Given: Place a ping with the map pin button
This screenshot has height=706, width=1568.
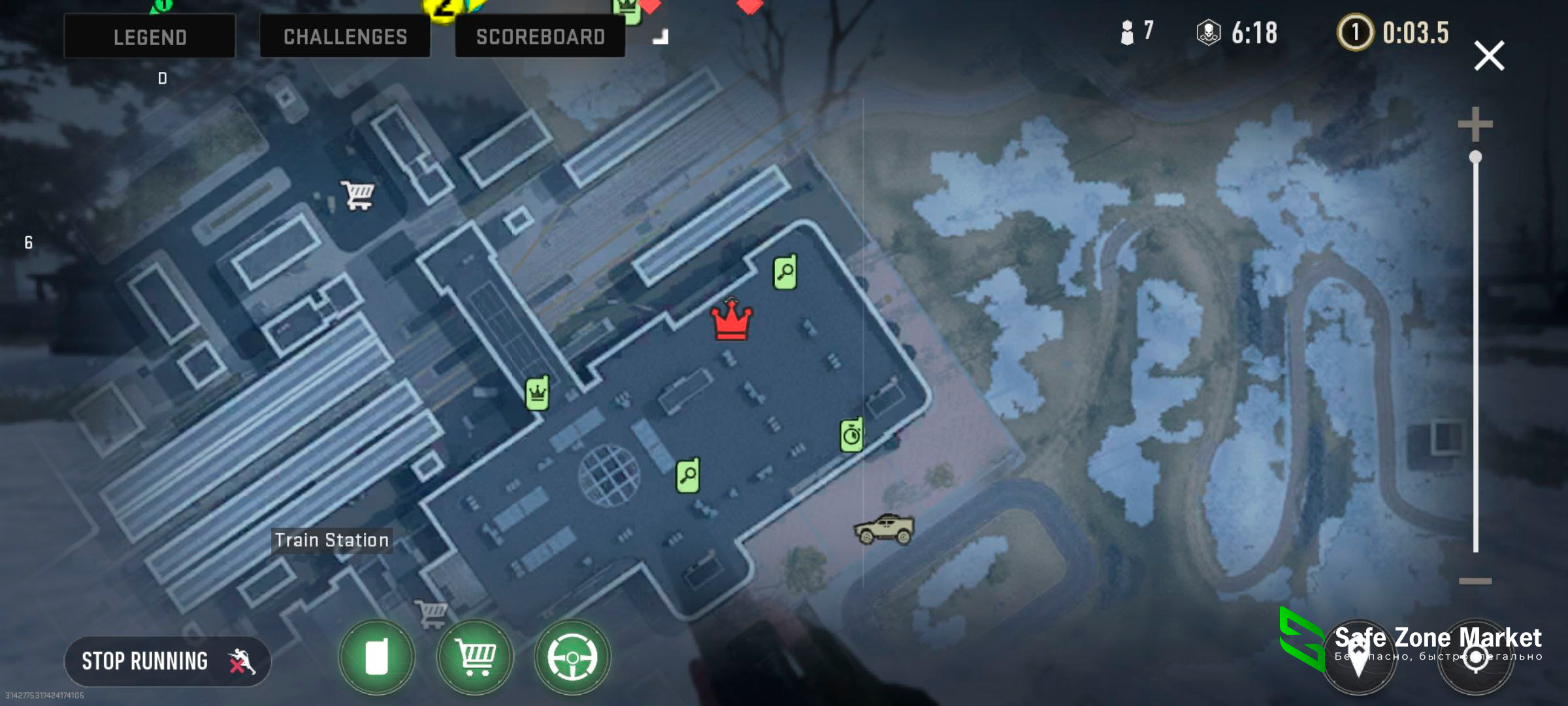Looking at the screenshot, I should pyautogui.click(x=1358, y=657).
